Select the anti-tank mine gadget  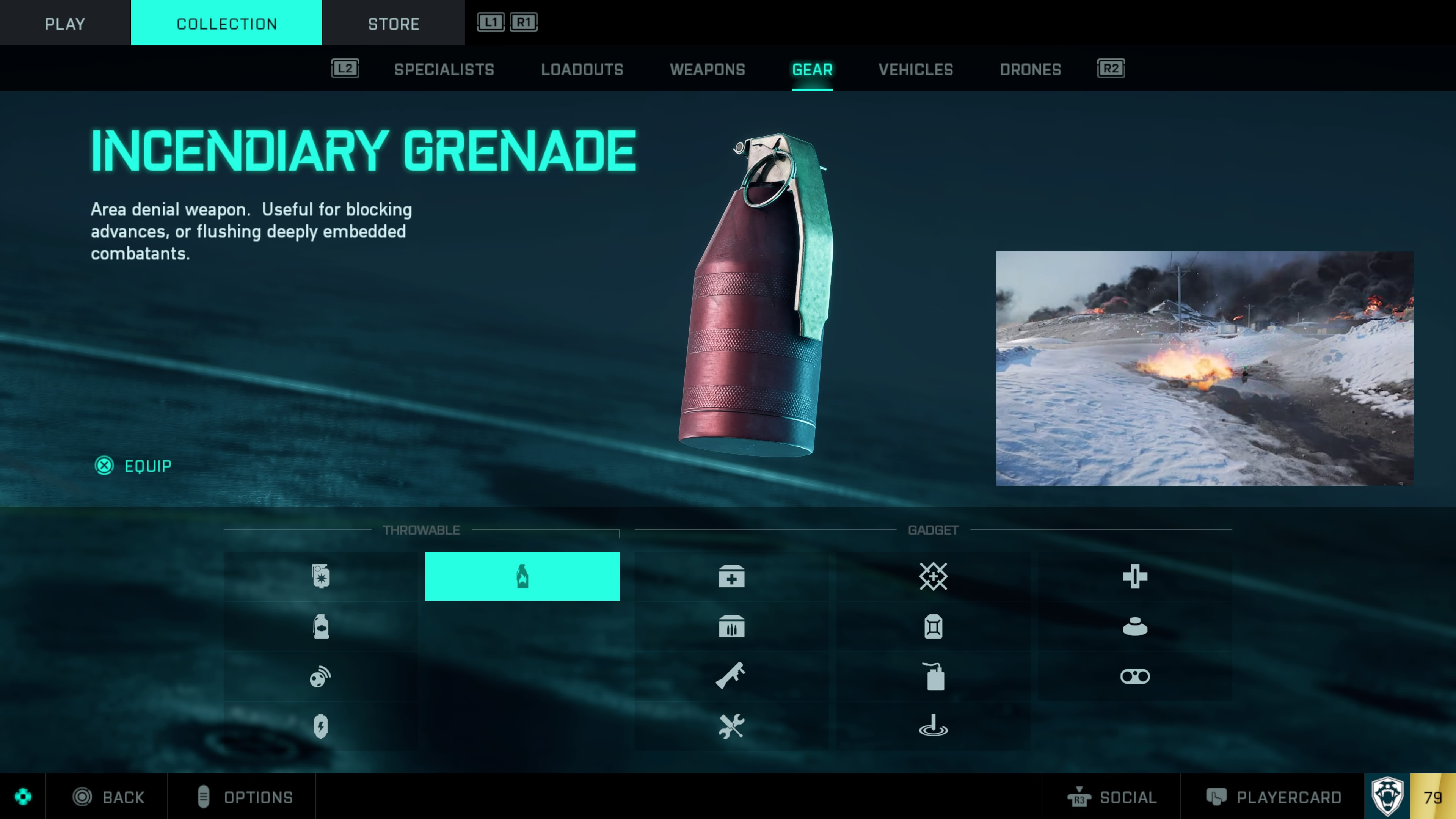point(1134,626)
